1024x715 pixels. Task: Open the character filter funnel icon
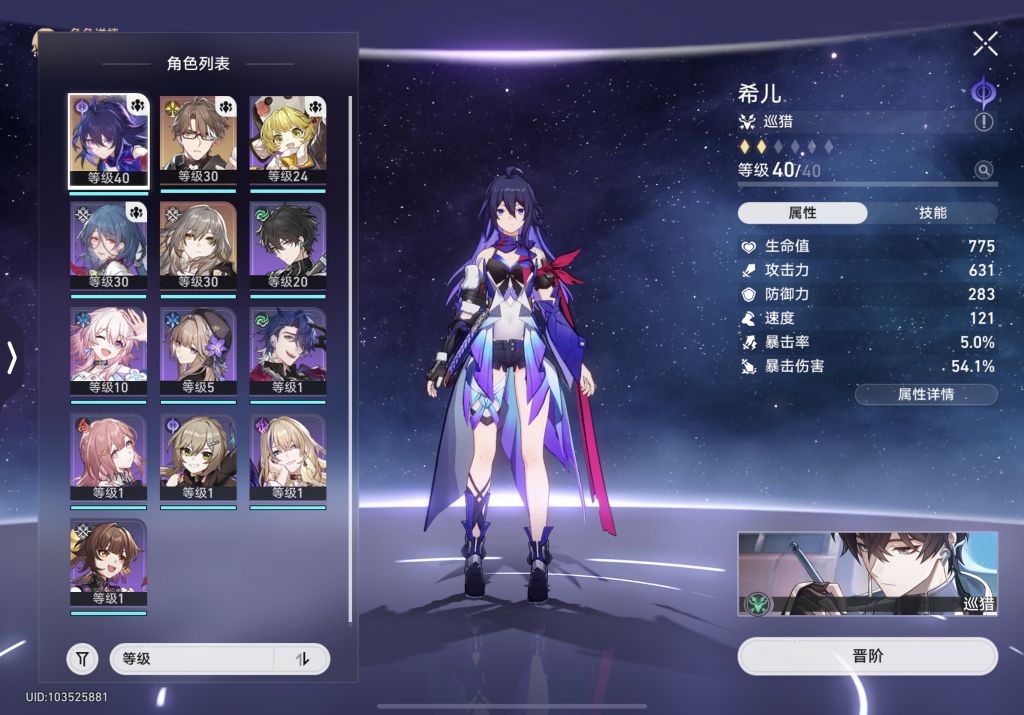click(83, 659)
